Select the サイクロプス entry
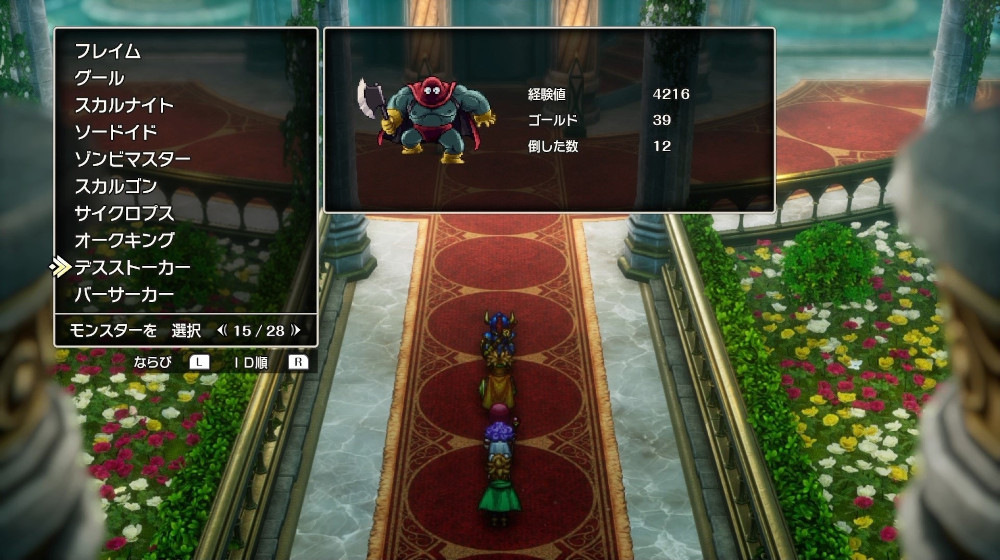 pyautogui.click(x=124, y=213)
